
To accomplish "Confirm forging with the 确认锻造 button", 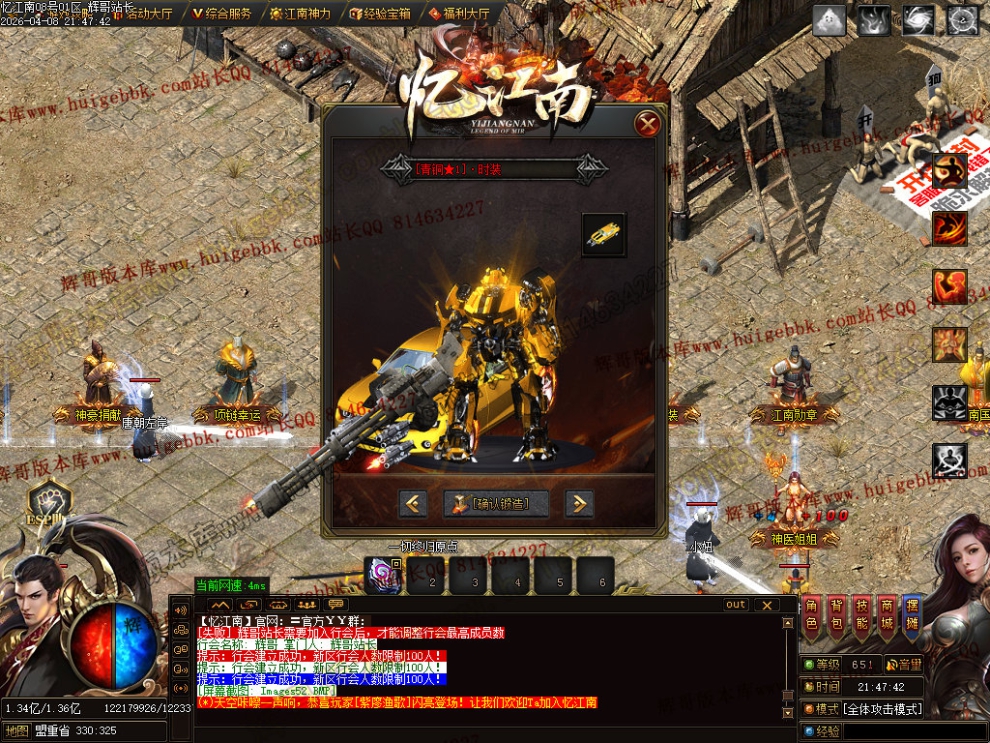I will click(497, 503).
